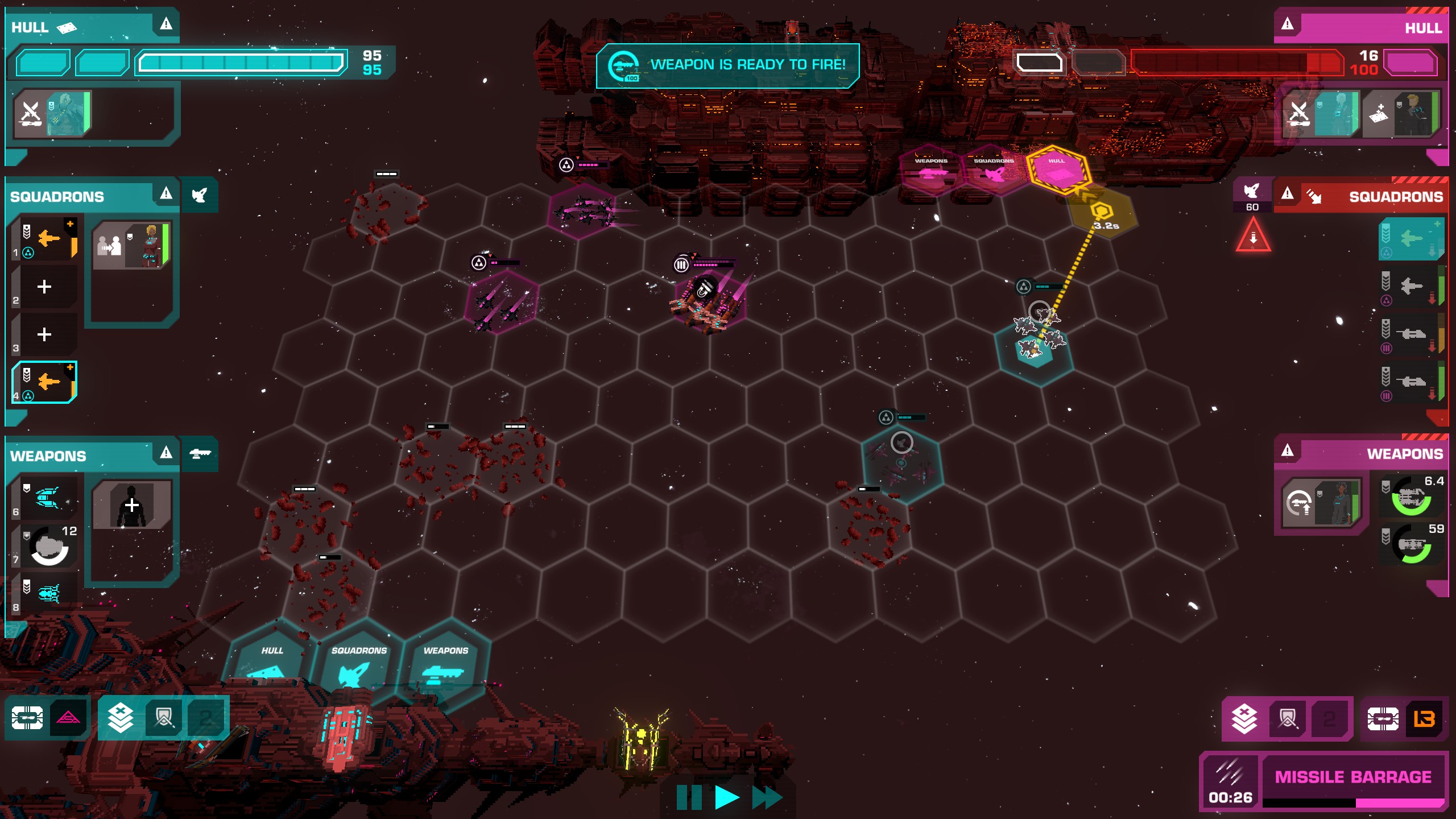Add a squadron in empty slot 2
Screen dimensions: 1456x819
point(44,287)
